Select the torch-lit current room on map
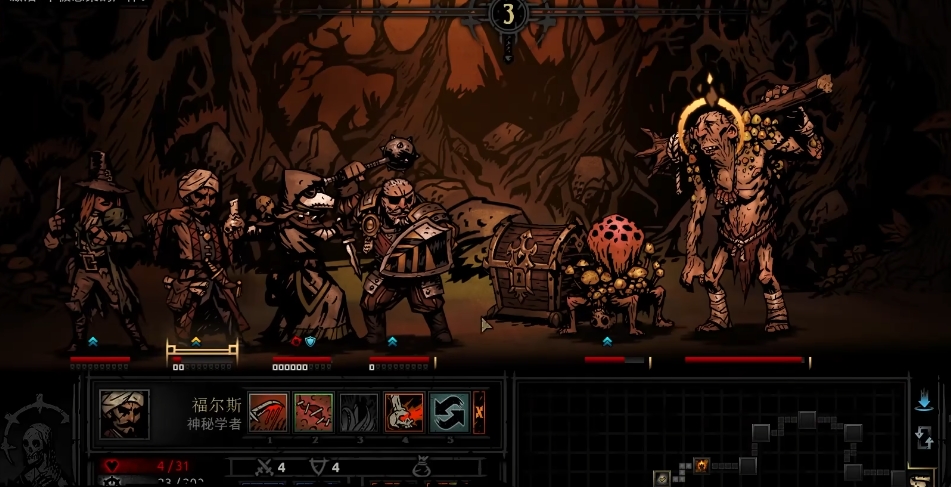This screenshot has height=487, width=951. tap(701, 465)
